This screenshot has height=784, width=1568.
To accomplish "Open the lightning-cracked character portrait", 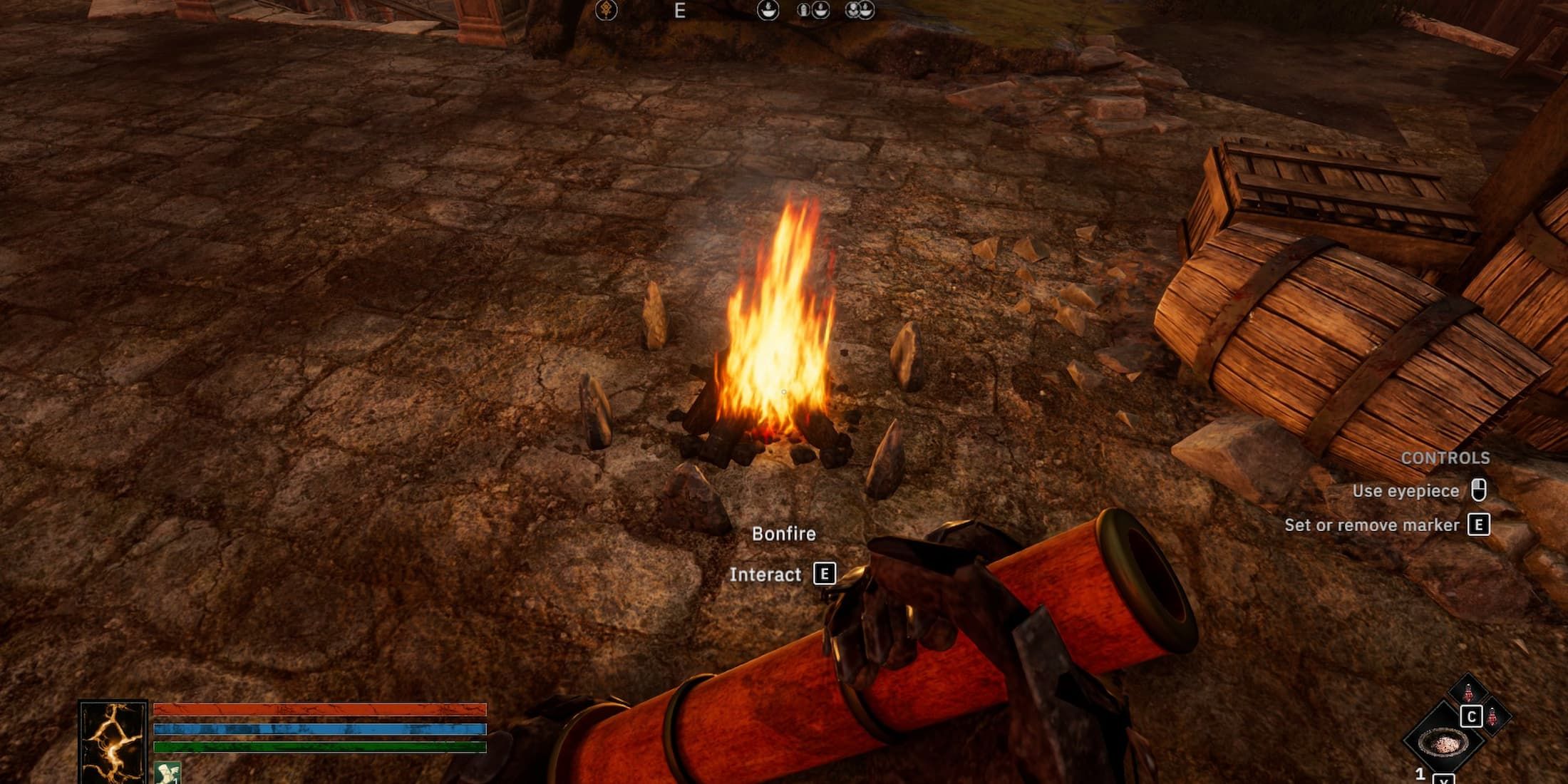I will (x=113, y=741).
